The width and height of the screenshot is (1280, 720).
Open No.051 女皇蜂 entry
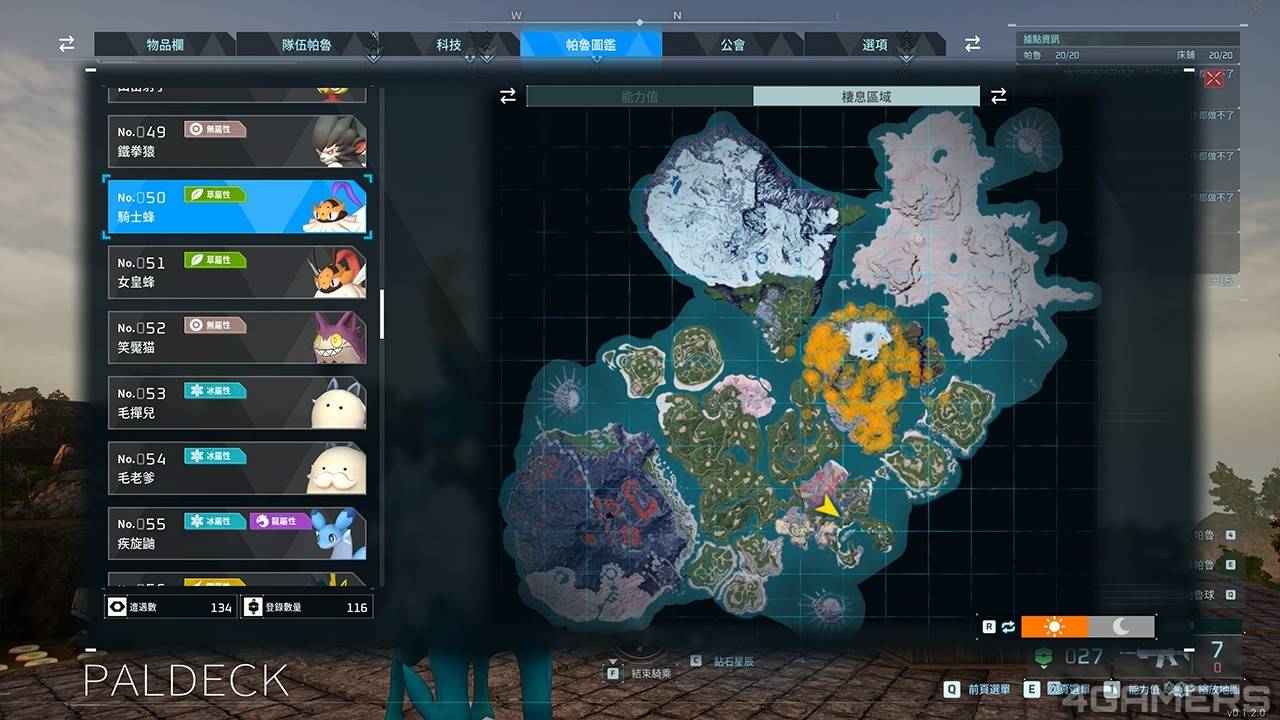point(237,272)
